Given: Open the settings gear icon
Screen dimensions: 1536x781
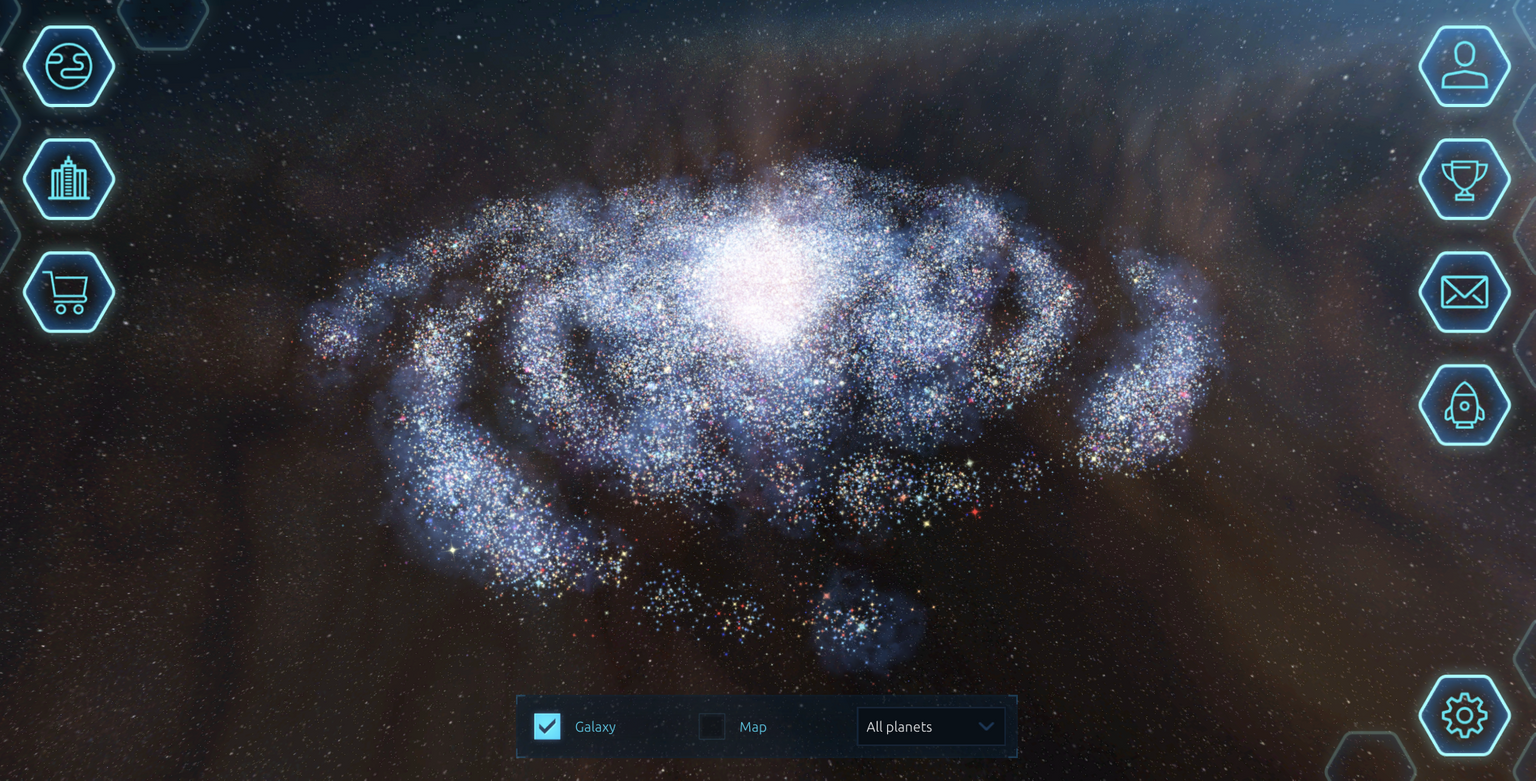Looking at the screenshot, I should (1464, 716).
